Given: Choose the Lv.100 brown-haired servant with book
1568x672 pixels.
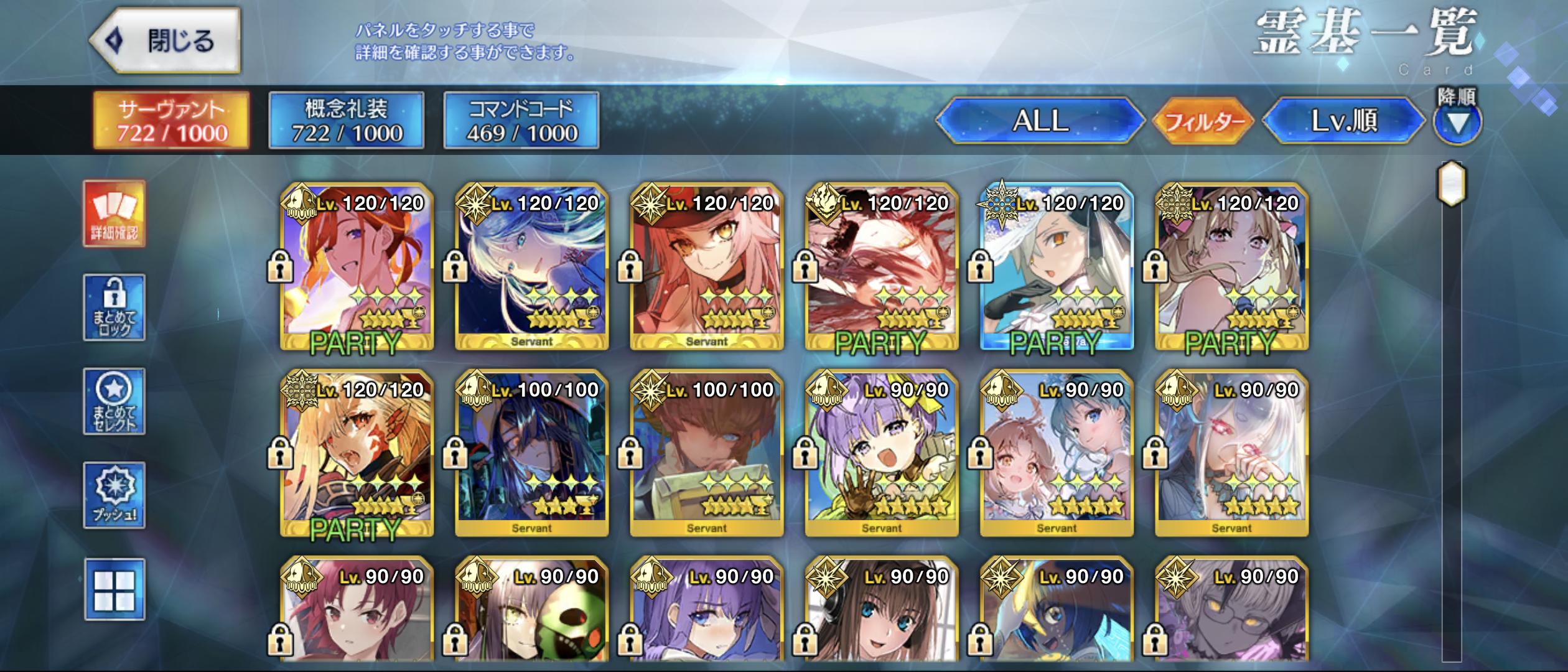Looking at the screenshot, I should 707,453.
